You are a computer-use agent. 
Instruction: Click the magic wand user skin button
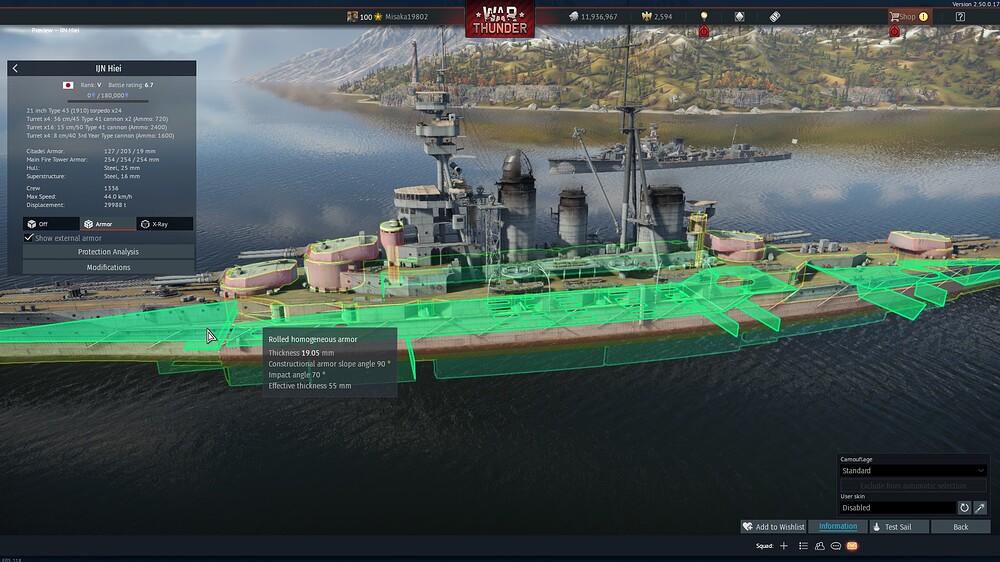[x=981, y=508]
